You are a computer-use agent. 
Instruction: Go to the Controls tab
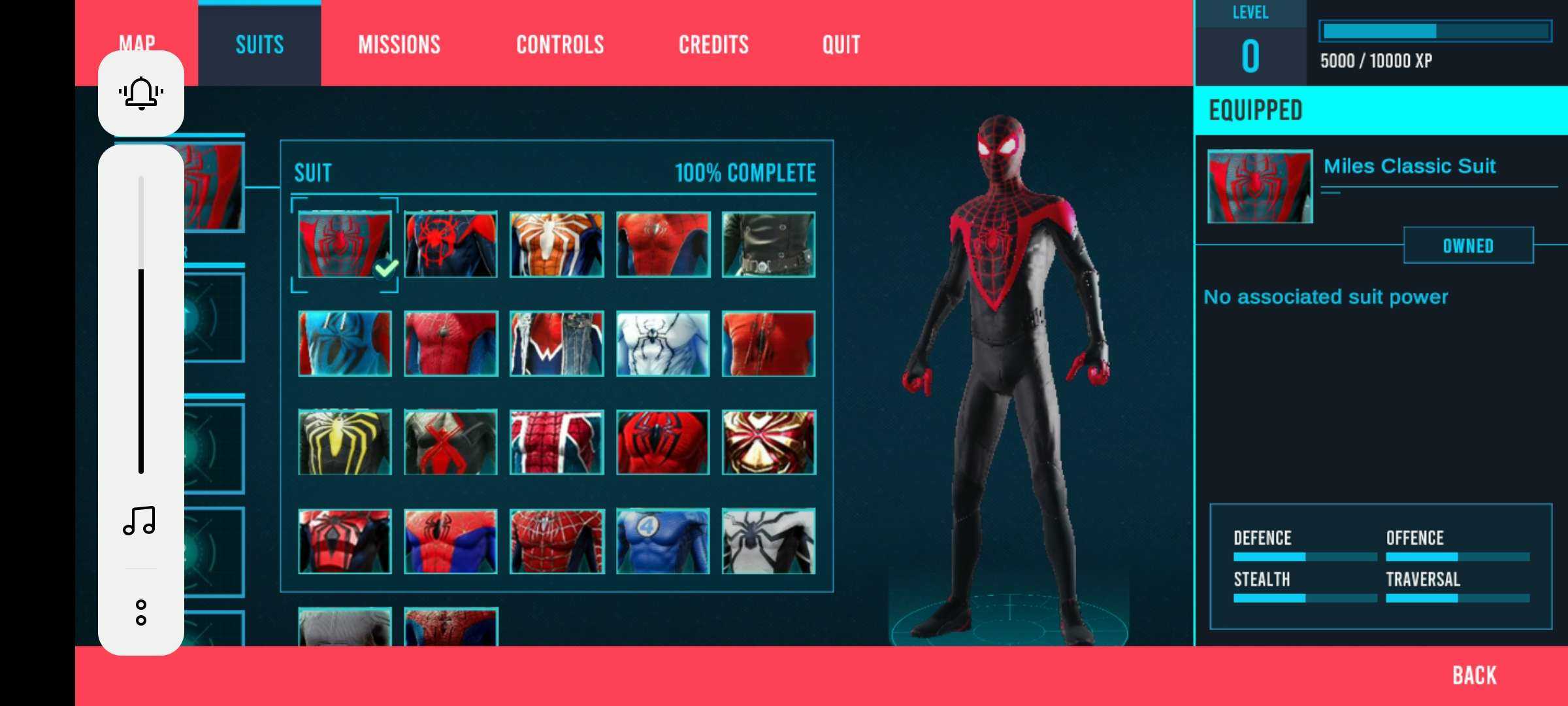[x=560, y=44]
